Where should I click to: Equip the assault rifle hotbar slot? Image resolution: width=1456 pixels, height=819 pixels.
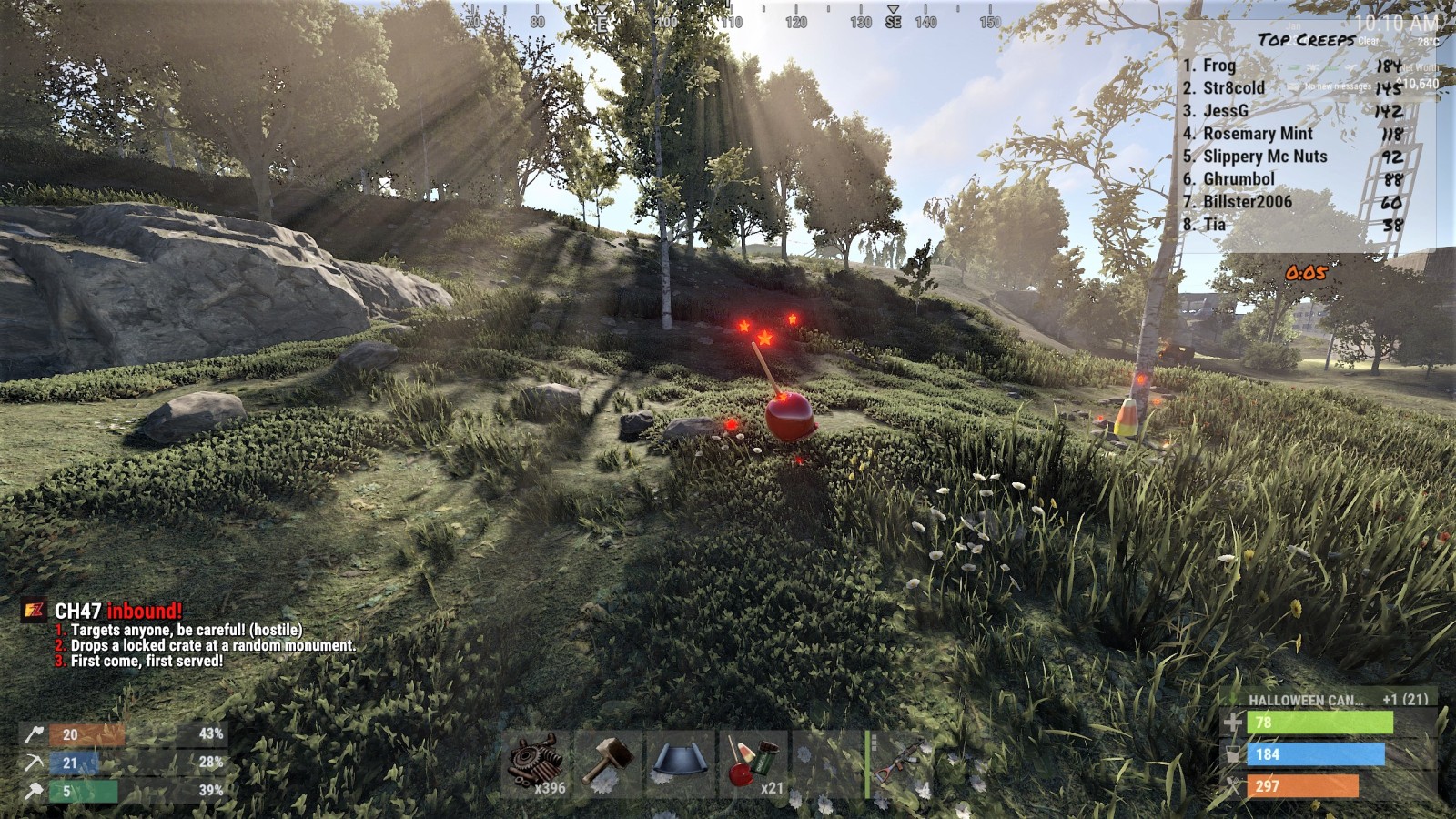900,764
